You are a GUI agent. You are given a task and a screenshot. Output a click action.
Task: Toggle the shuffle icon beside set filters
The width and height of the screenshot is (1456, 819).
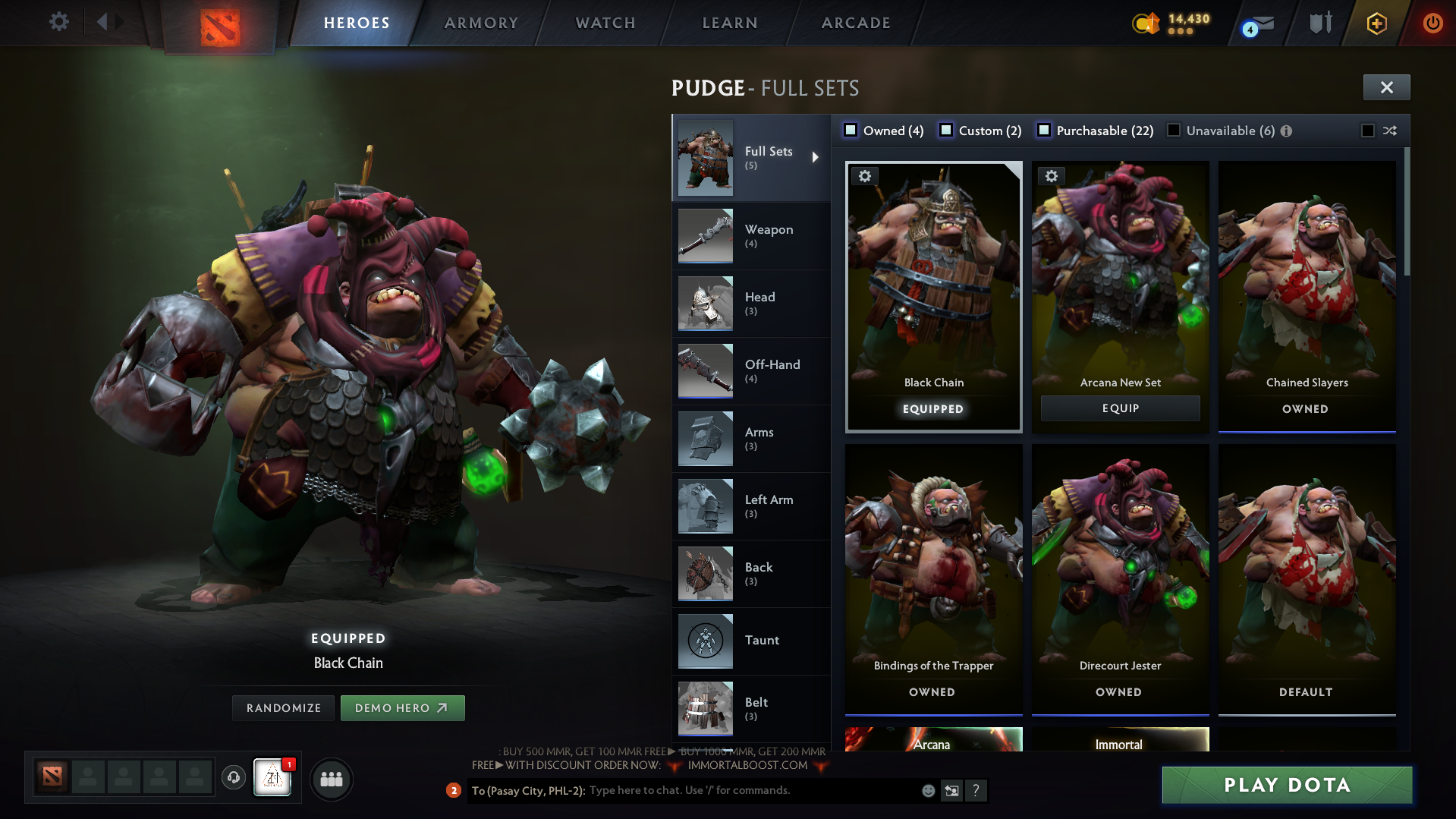(1391, 131)
